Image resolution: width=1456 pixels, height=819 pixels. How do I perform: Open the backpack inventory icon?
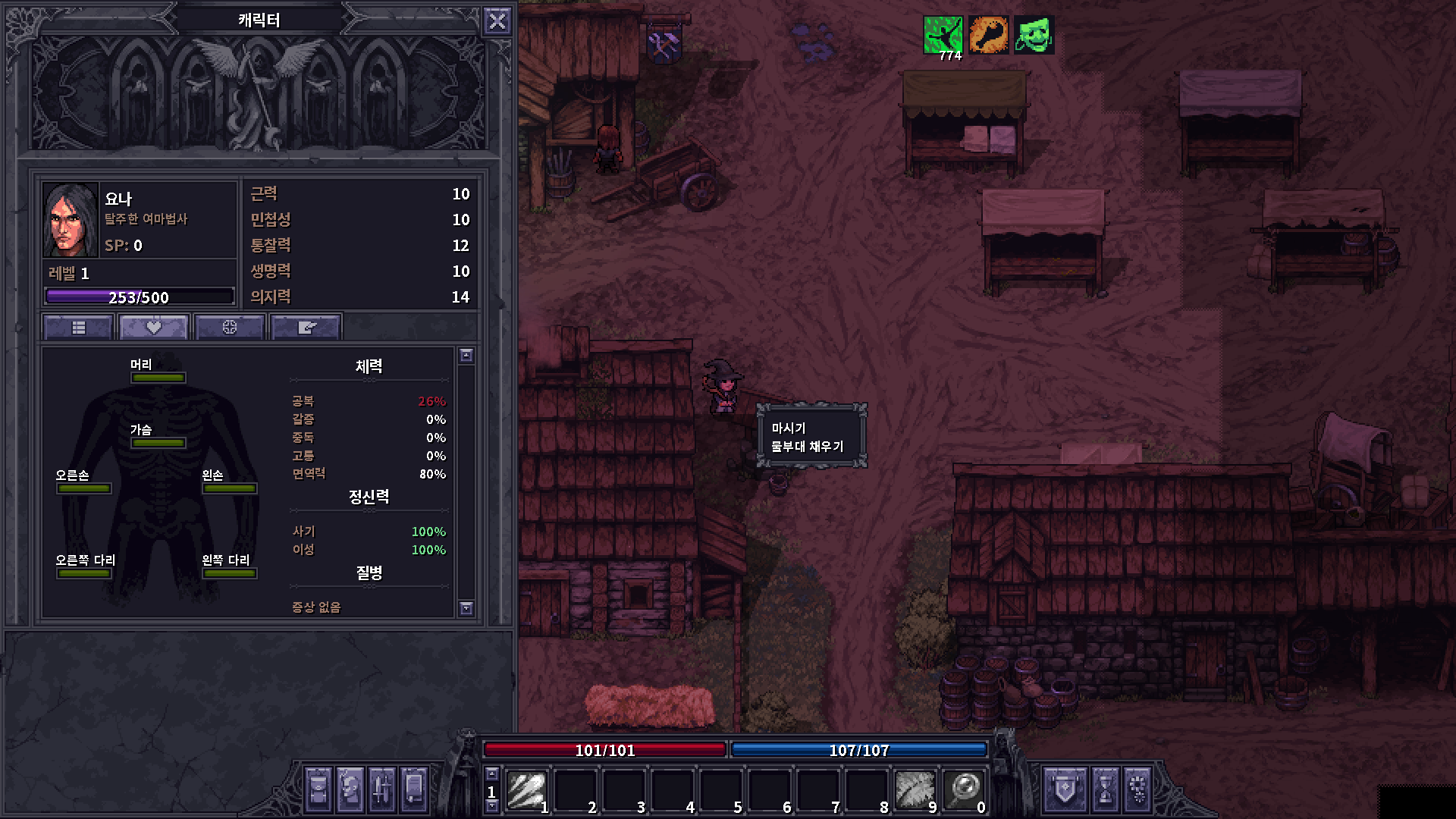(x=319, y=791)
